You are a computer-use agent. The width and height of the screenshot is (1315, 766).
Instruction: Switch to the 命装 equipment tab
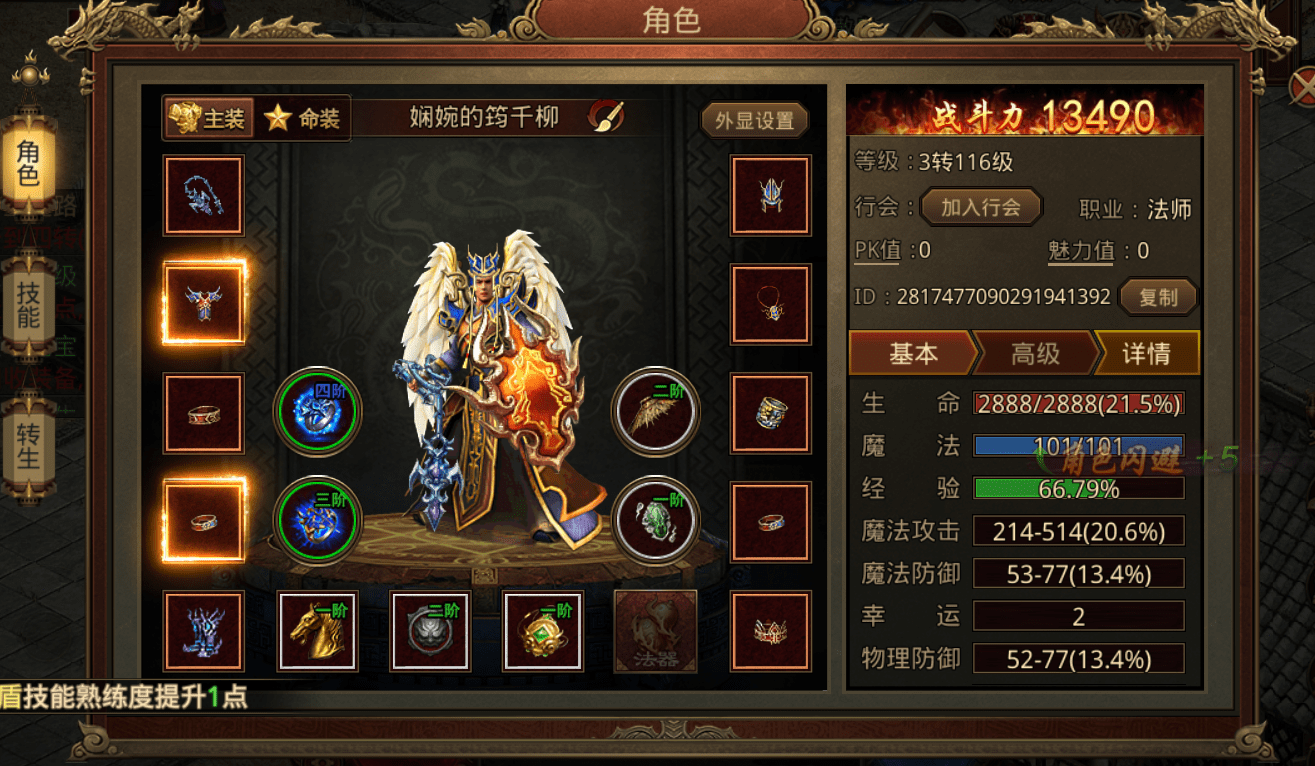[303, 119]
